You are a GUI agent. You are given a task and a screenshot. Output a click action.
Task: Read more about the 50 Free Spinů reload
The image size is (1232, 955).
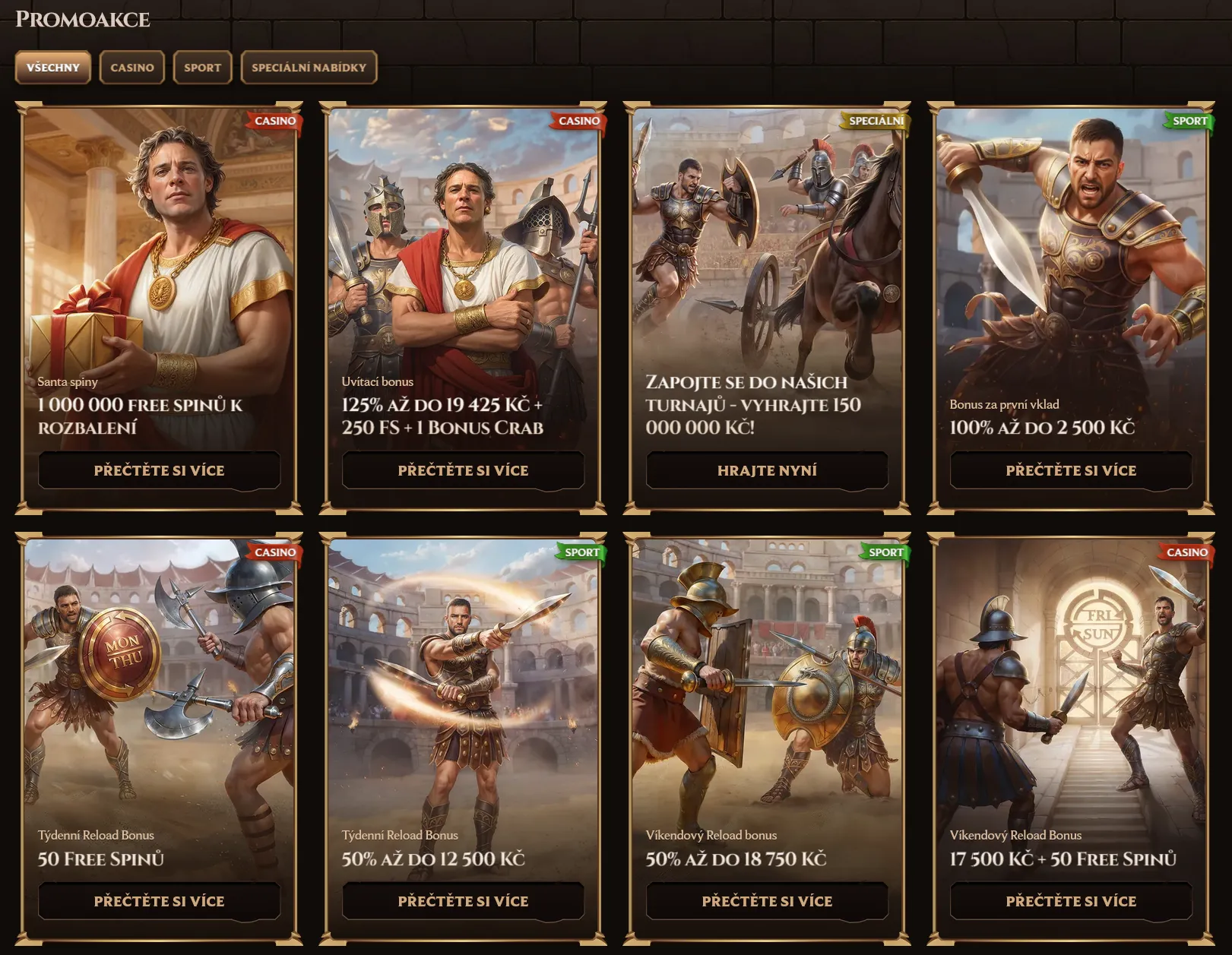[159, 901]
